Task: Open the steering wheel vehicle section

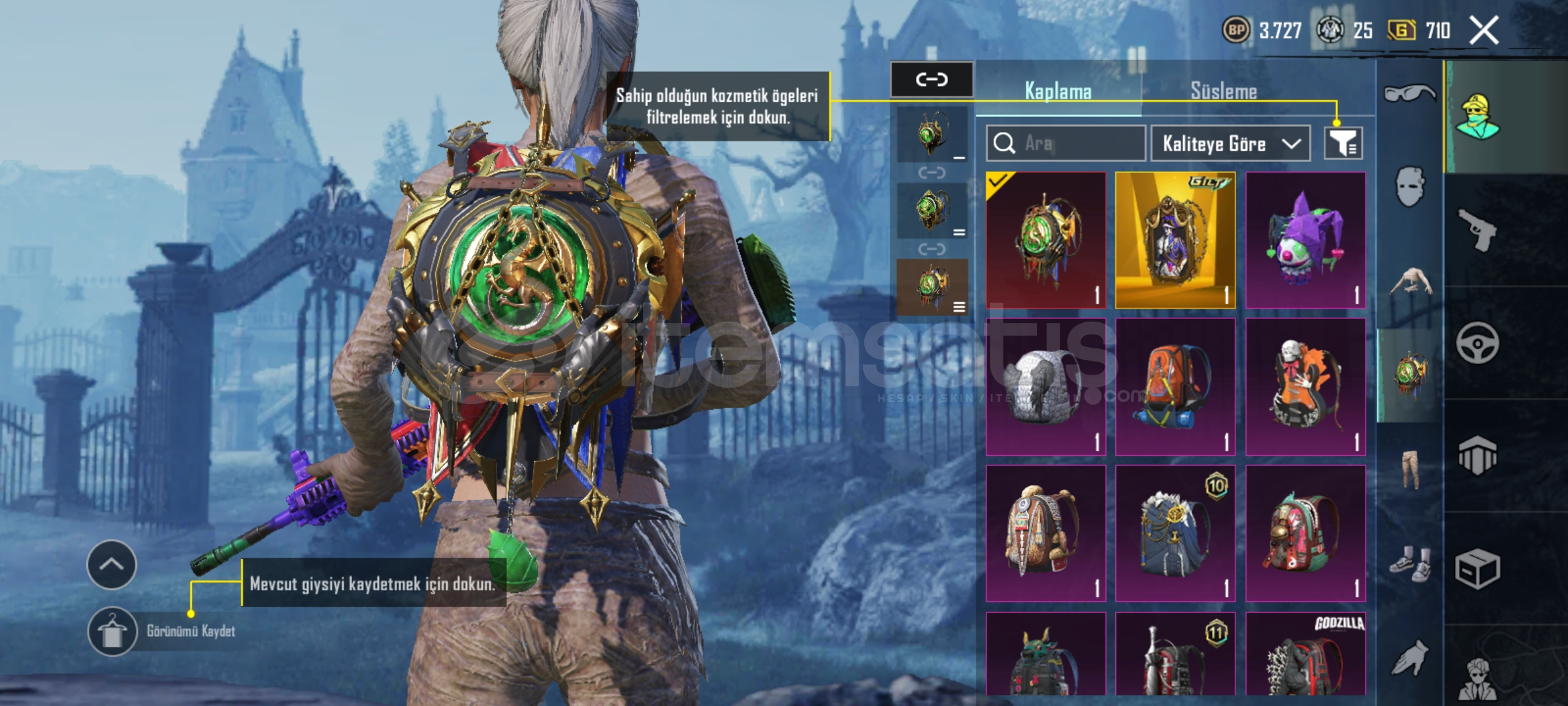Action: (x=1478, y=343)
